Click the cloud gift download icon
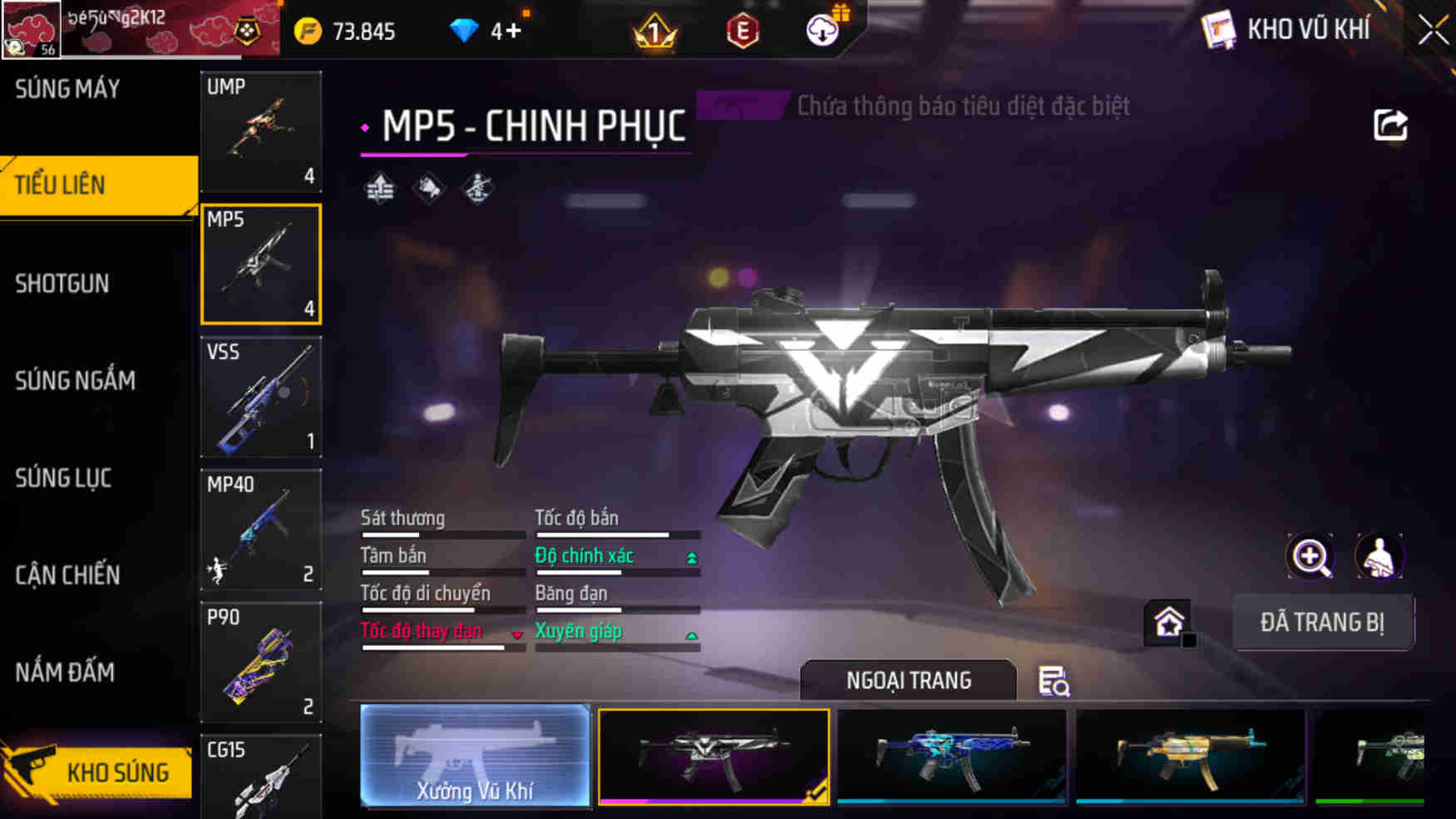Screen dimensions: 1456x819 pos(822,30)
